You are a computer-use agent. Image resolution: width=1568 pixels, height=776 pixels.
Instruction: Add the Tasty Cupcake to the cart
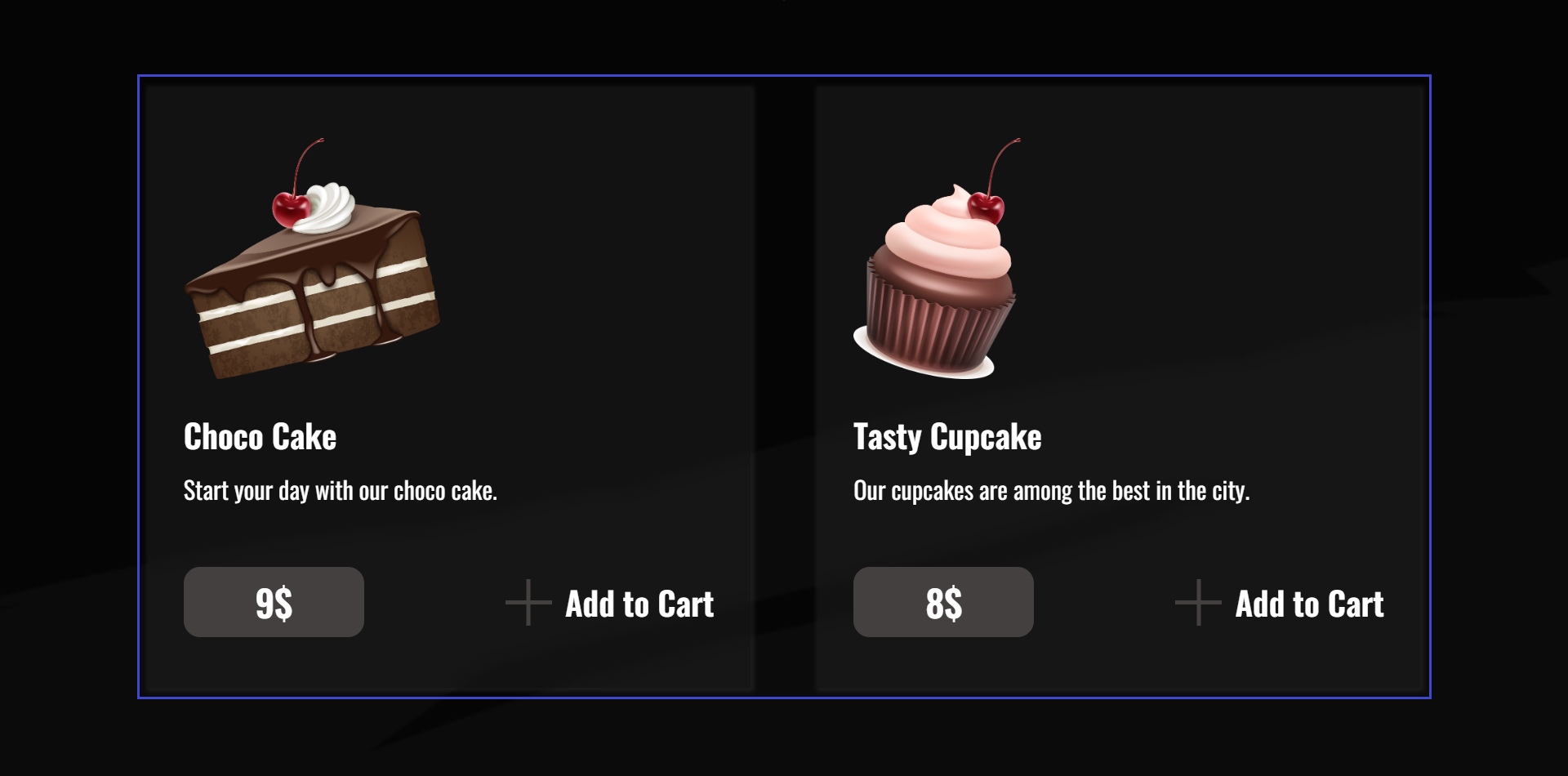coord(1308,604)
